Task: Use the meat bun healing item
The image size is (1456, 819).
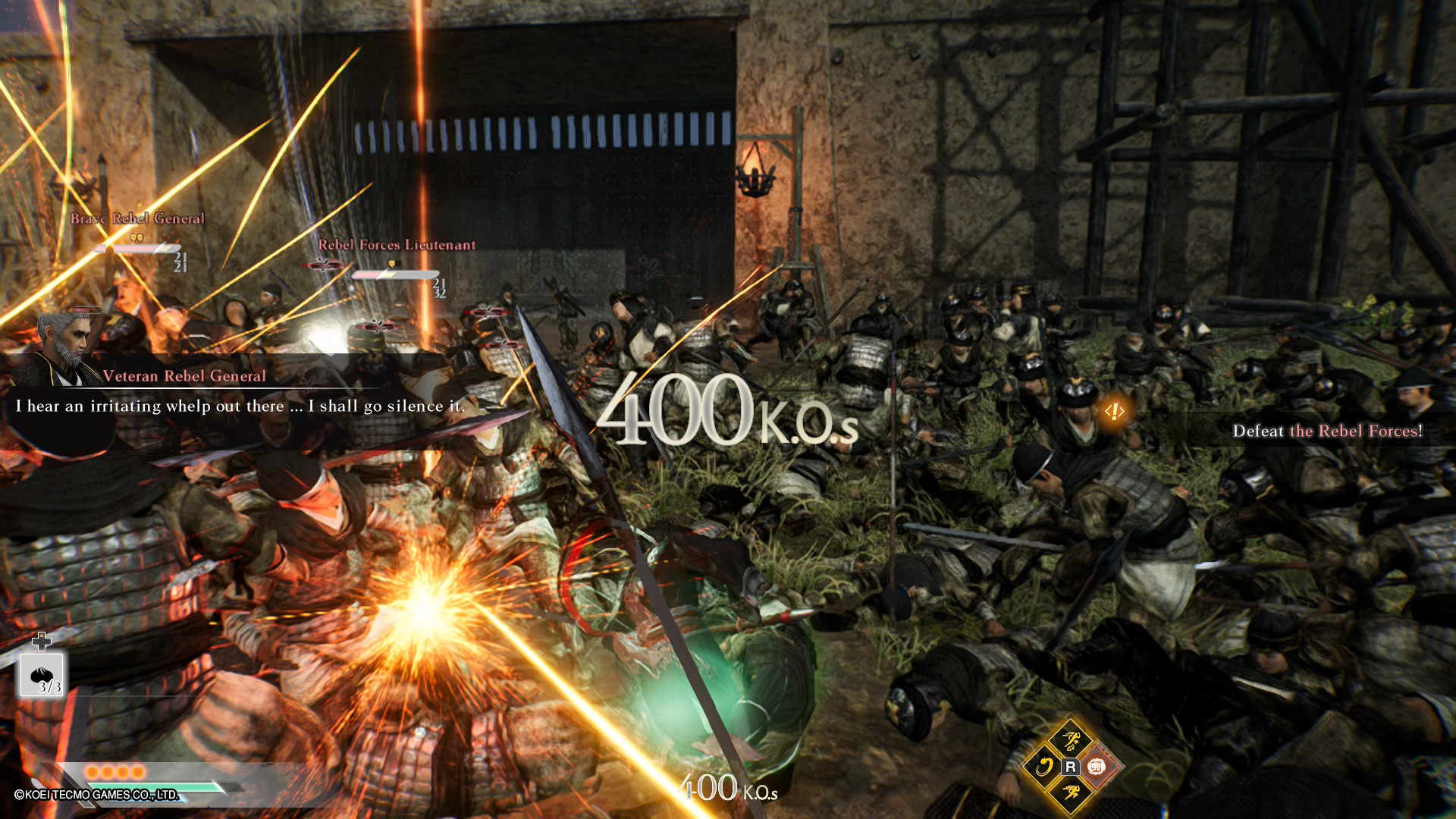Action: [42, 676]
